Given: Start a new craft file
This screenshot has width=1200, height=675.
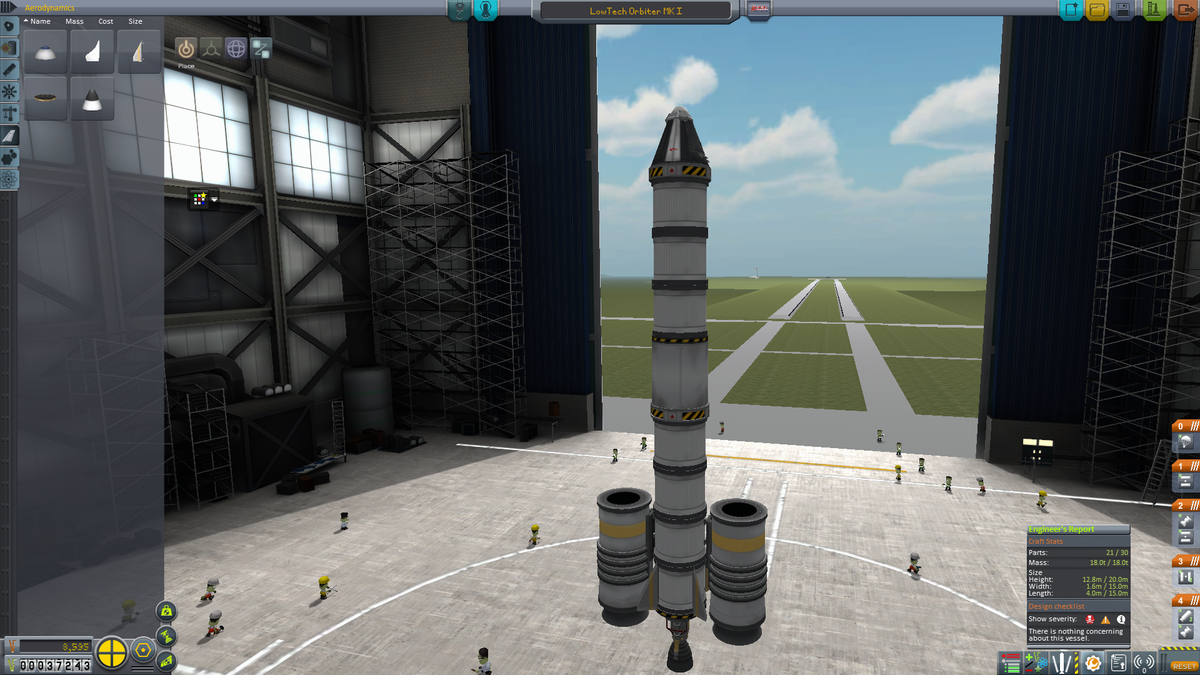Looking at the screenshot, I should click(1072, 10).
